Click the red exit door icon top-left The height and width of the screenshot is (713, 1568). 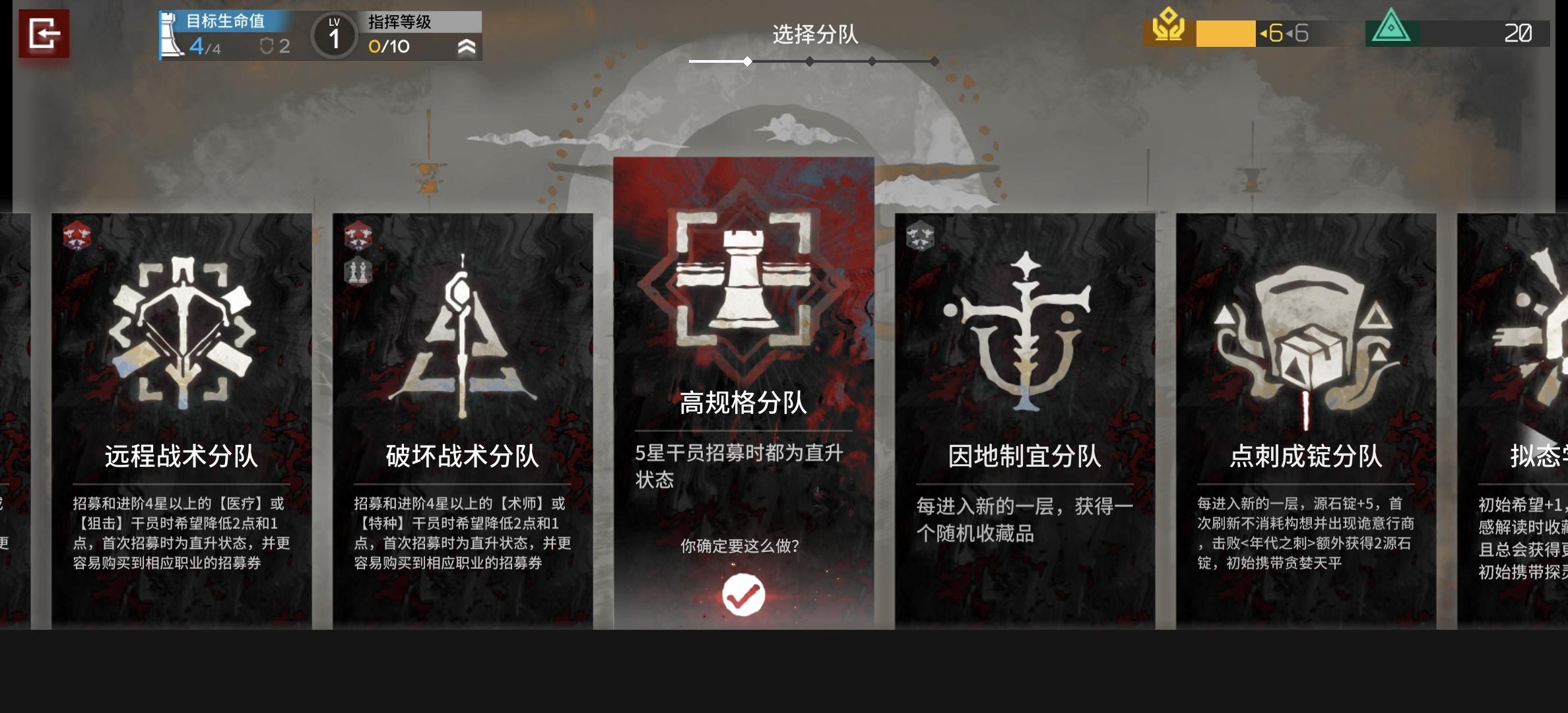click(46, 32)
